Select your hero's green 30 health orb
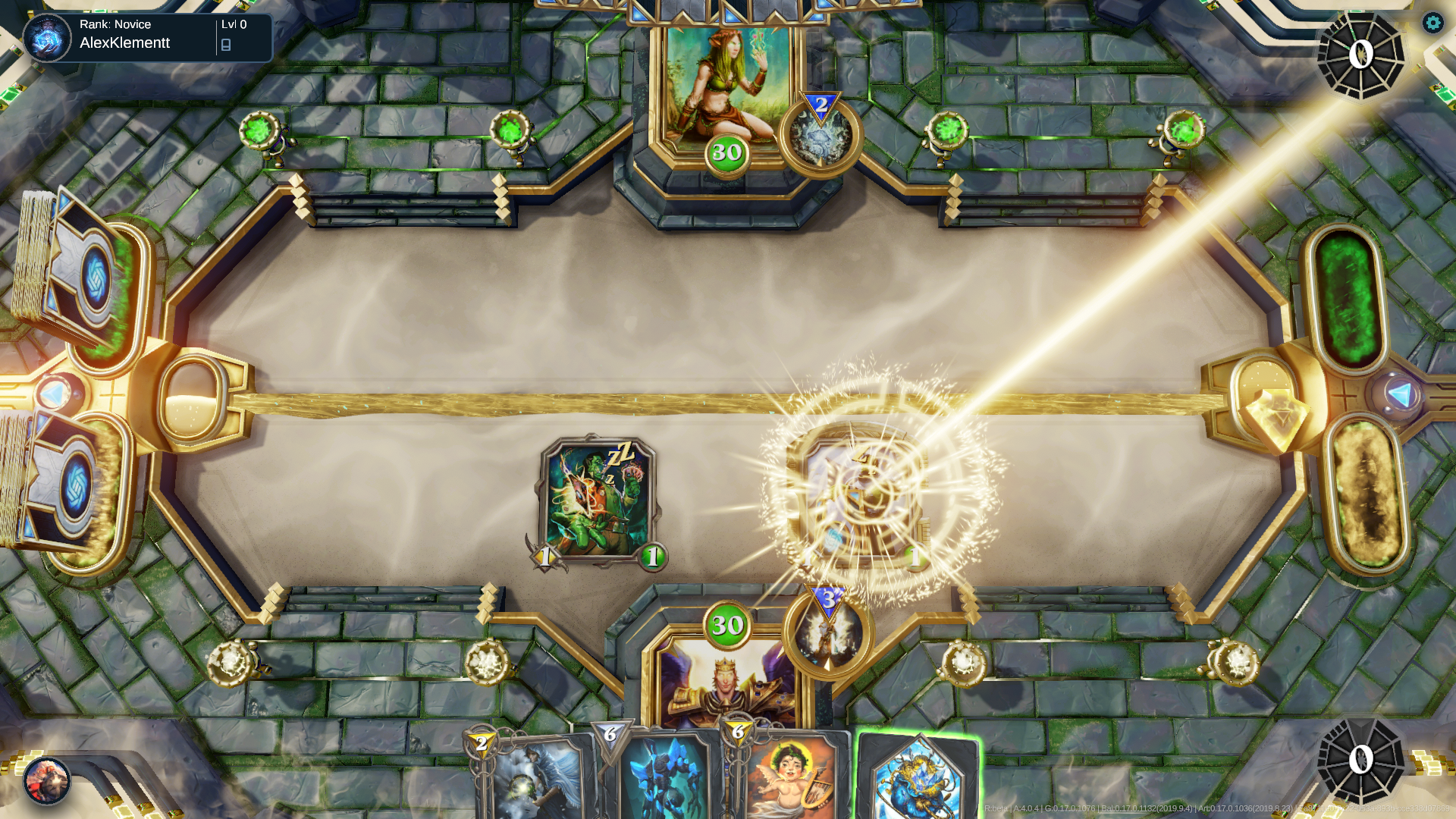The image size is (1456, 819). (726, 626)
